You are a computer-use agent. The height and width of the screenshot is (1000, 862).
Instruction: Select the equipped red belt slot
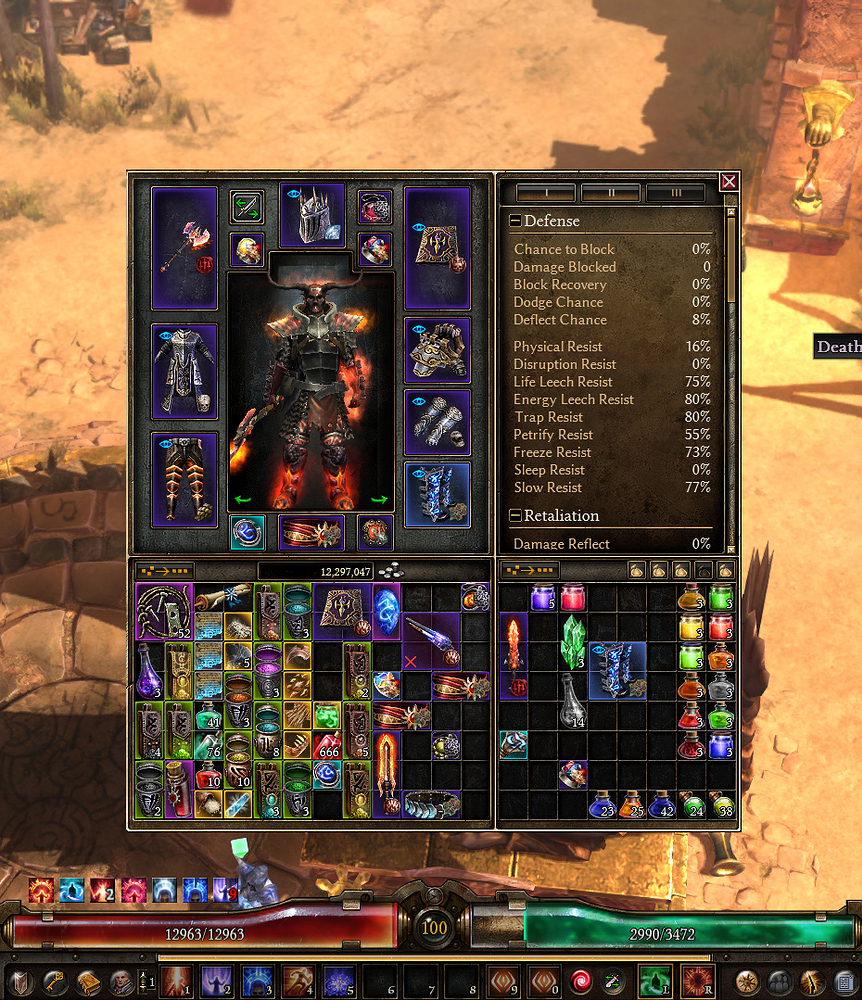tap(312, 532)
